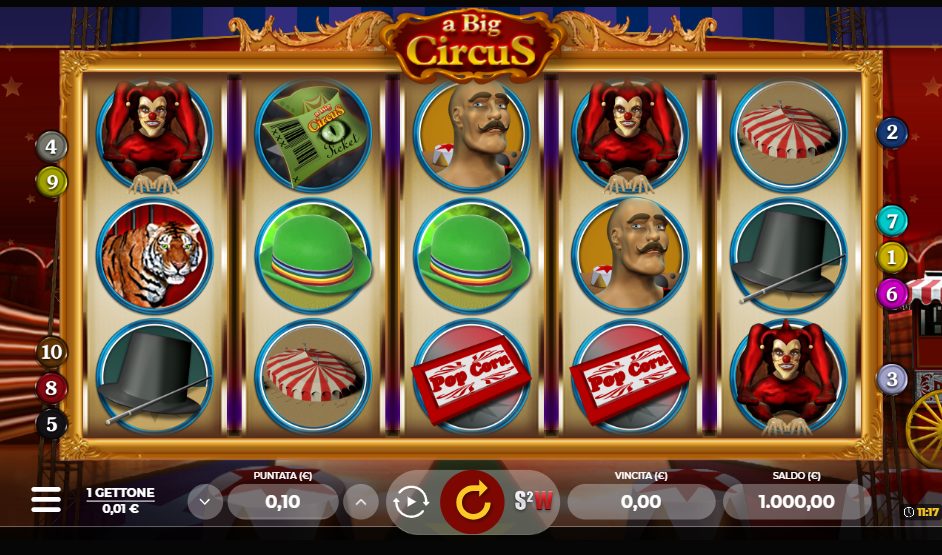
Task: Choose payline number 8 marker
Action: 52,388
